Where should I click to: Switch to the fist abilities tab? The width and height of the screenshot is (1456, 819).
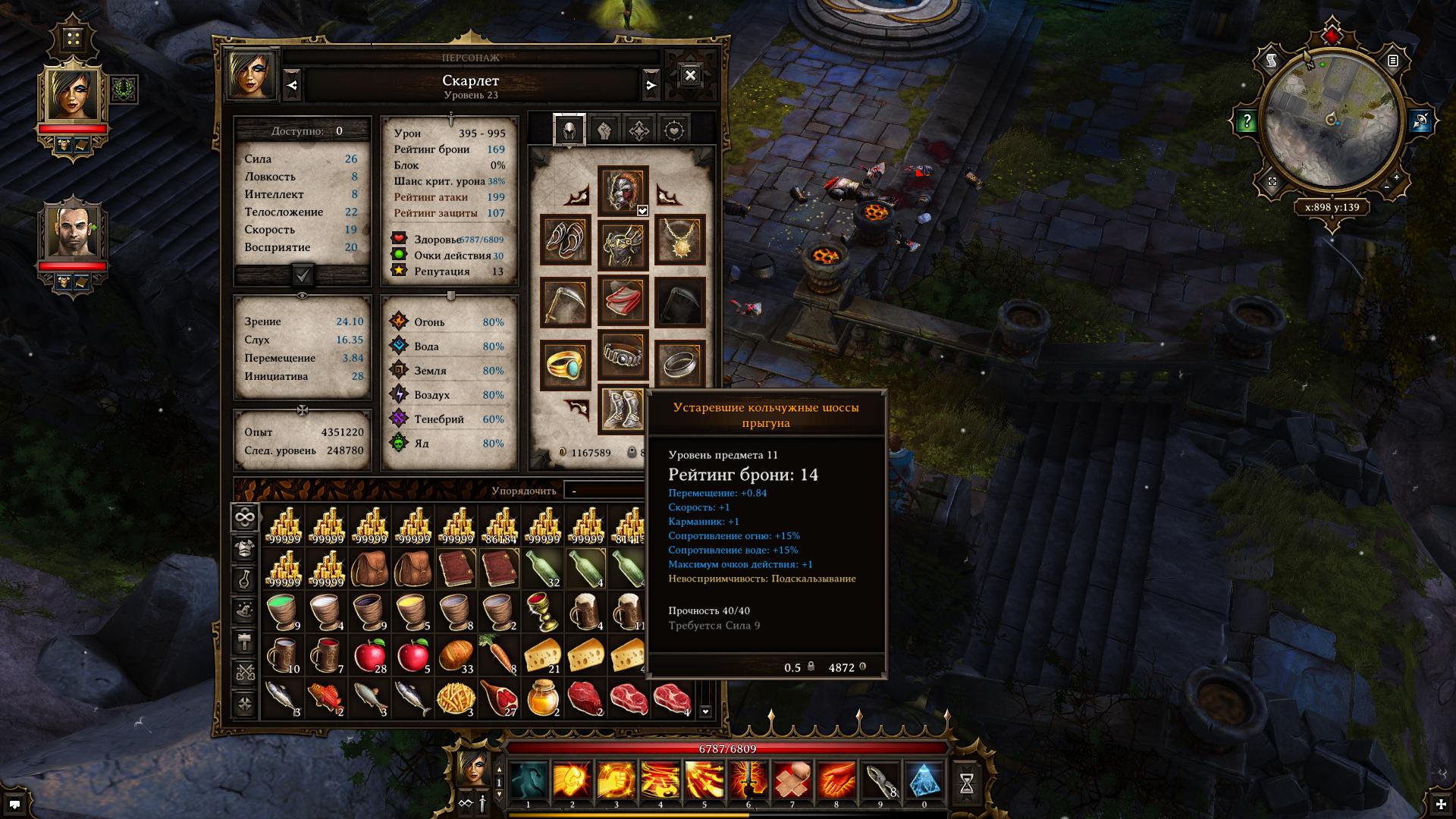604,130
